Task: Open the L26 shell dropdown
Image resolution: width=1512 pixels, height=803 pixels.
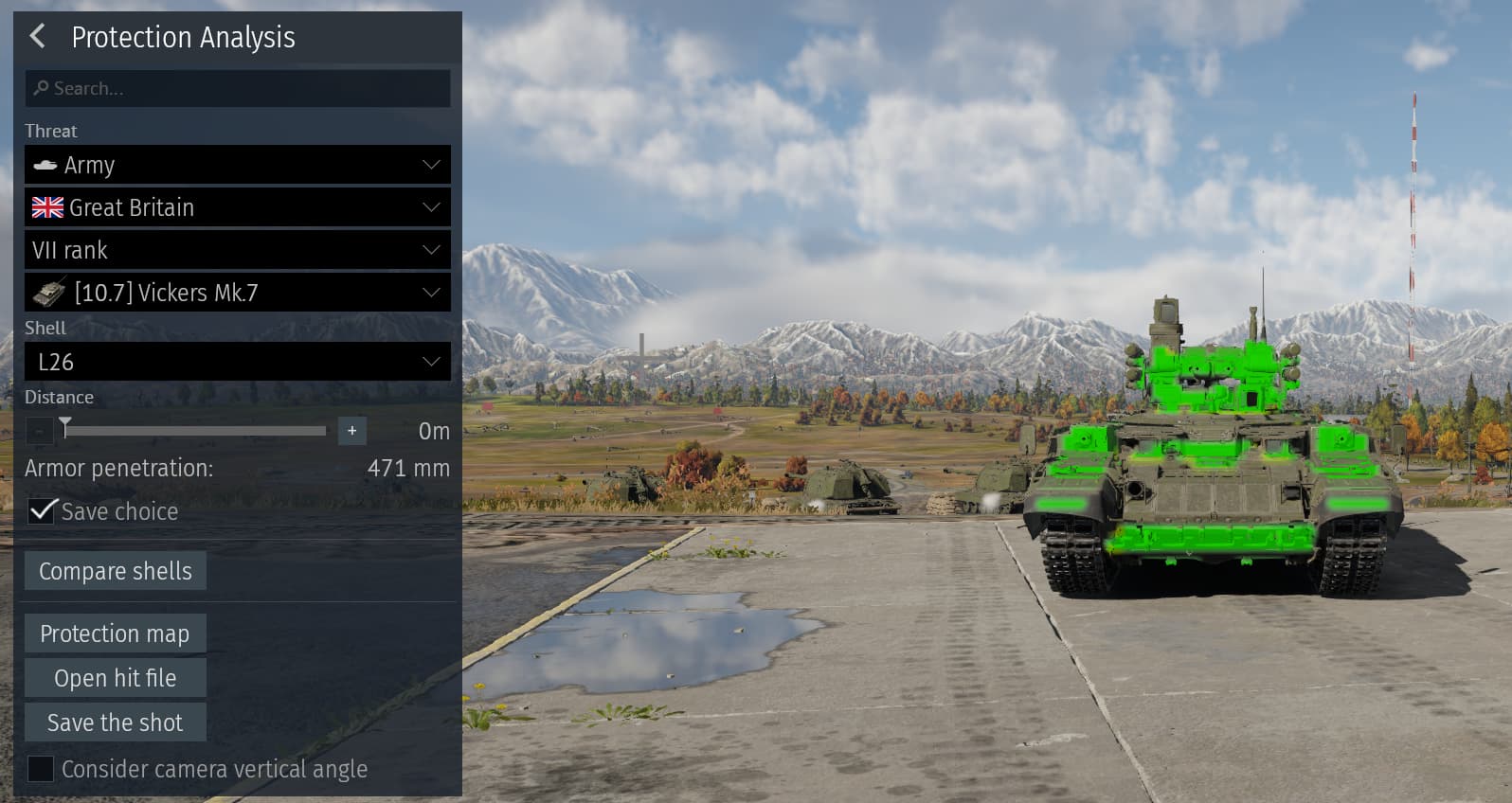Action: coord(237,362)
